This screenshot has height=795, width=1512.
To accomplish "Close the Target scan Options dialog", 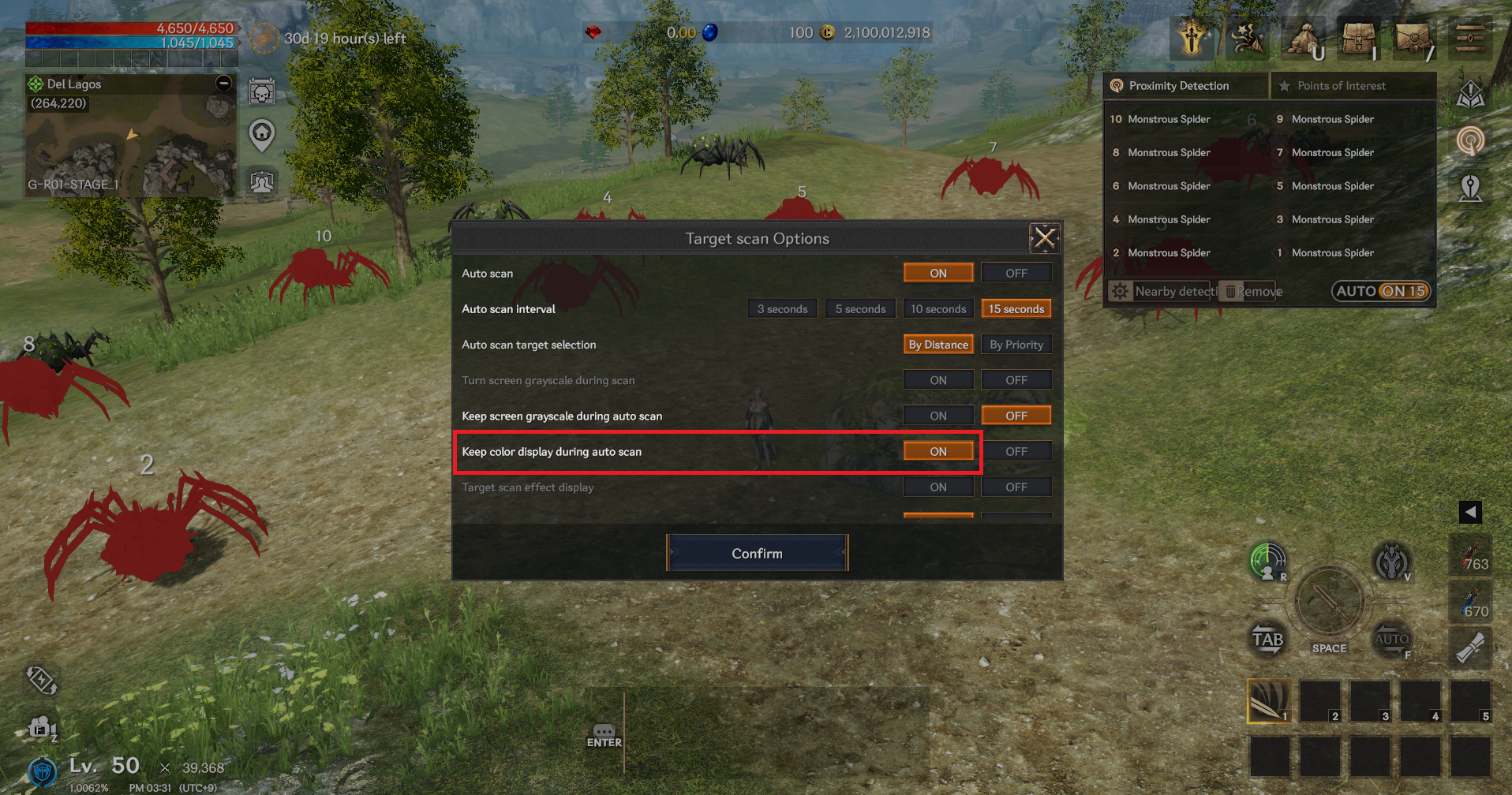I will [1044, 237].
